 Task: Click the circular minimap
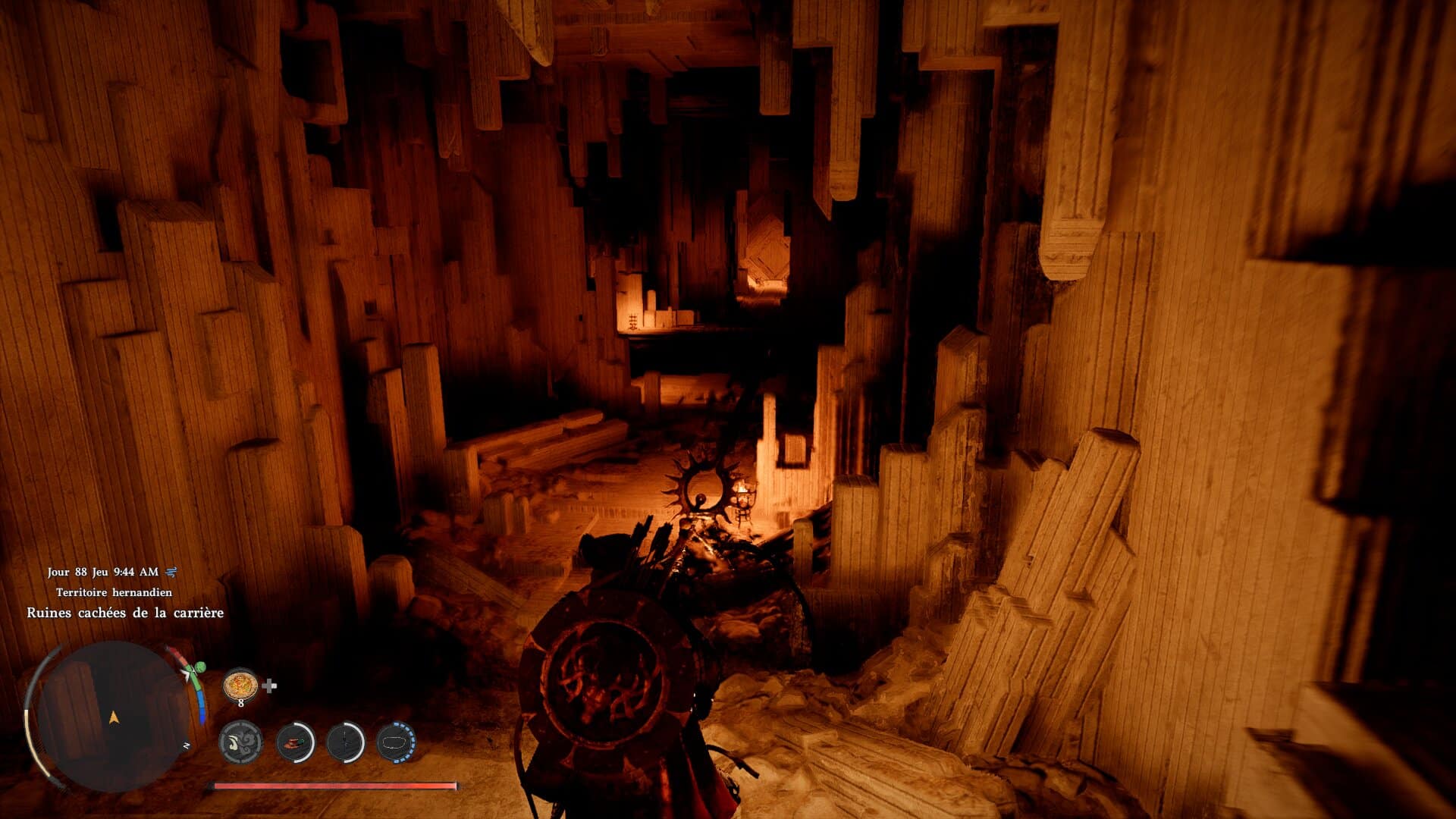[x=114, y=716]
